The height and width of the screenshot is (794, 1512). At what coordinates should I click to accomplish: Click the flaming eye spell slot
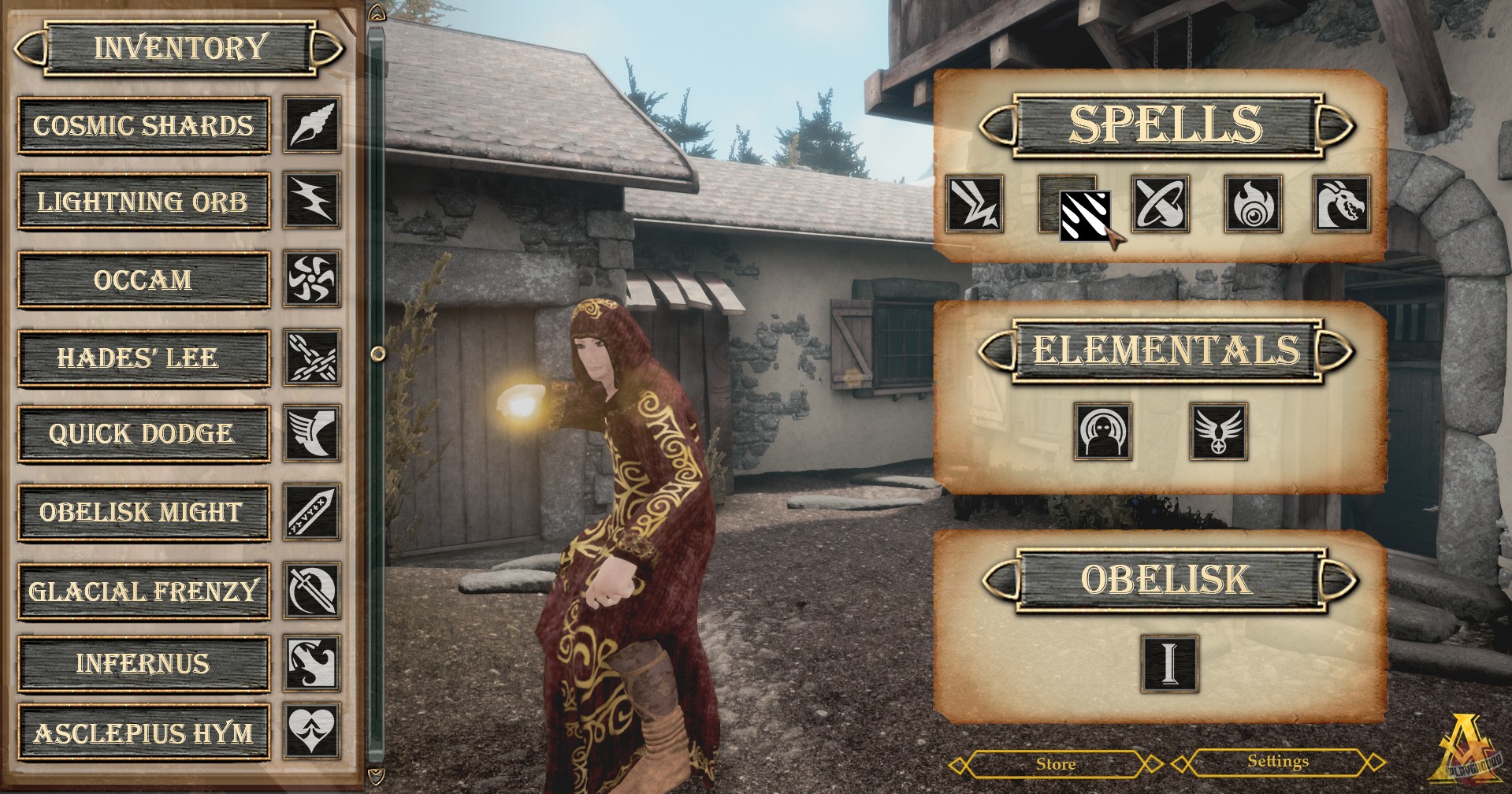pyautogui.click(x=1252, y=204)
